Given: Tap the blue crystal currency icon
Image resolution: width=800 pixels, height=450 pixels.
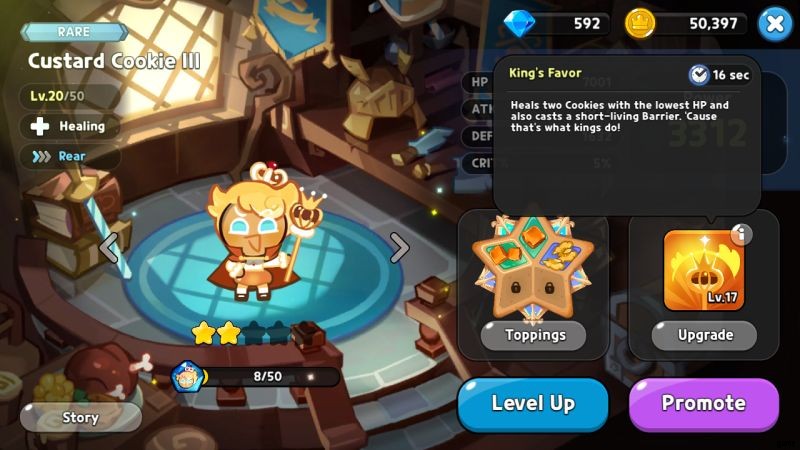Looking at the screenshot, I should point(519,23).
